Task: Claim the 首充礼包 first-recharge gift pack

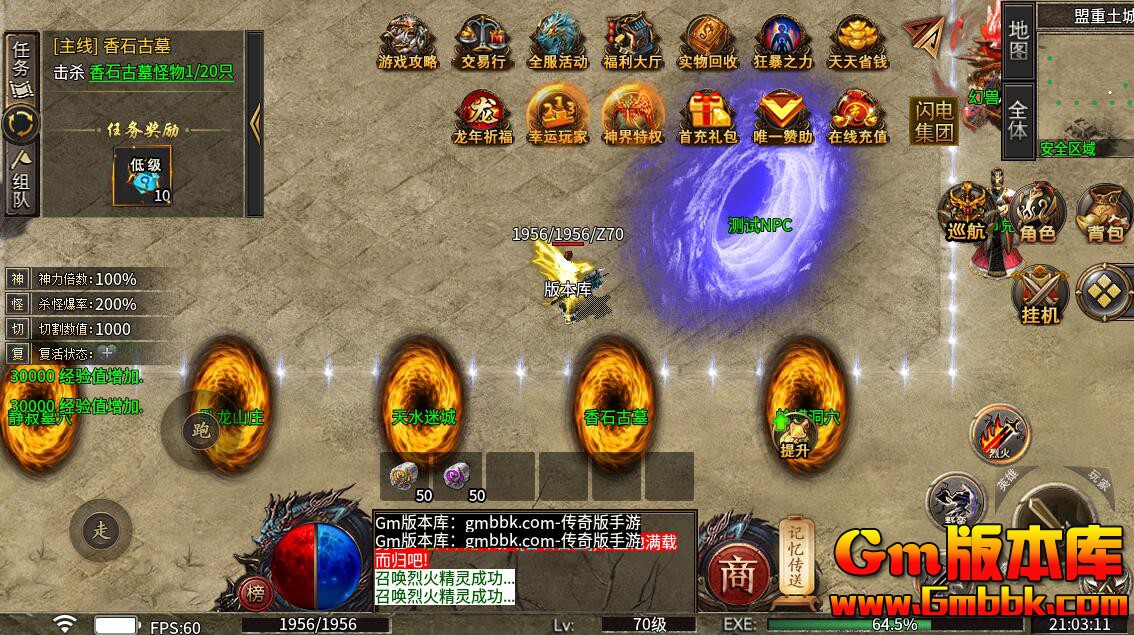Action: [707, 116]
